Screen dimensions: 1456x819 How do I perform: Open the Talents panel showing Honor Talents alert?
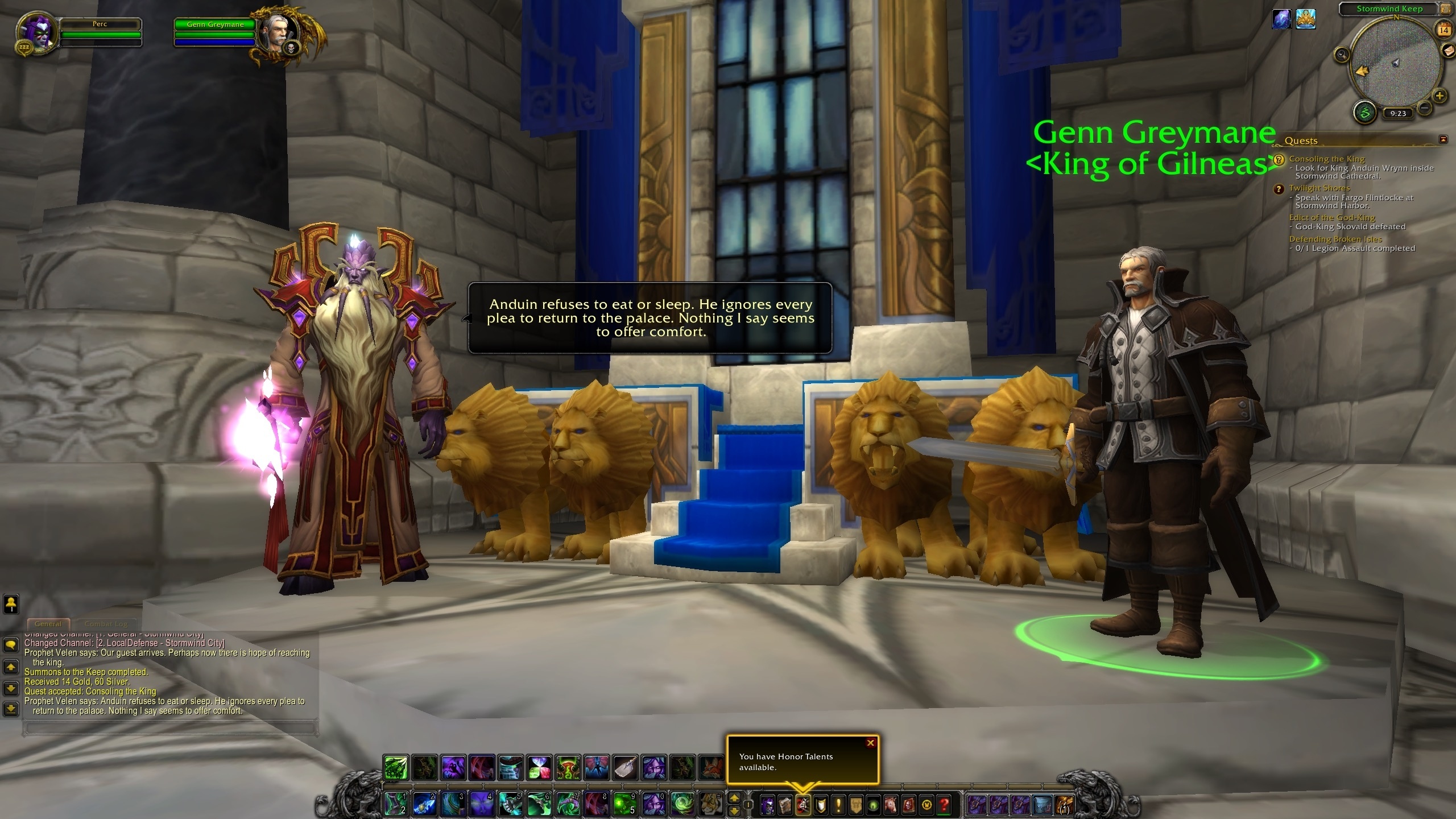tap(804, 805)
